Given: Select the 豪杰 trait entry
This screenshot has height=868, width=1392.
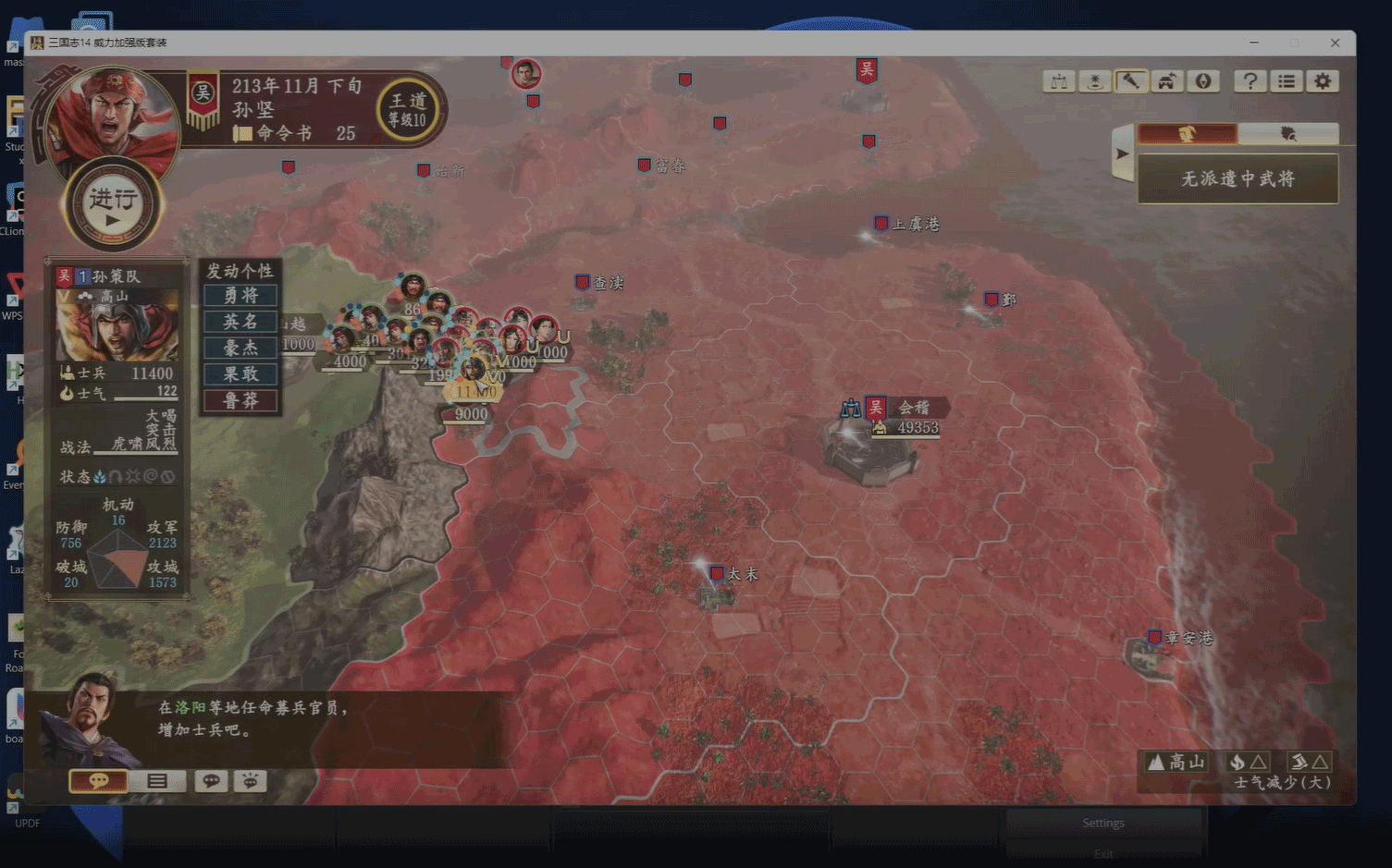Looking at the screenshot, I should pos(240,348).
